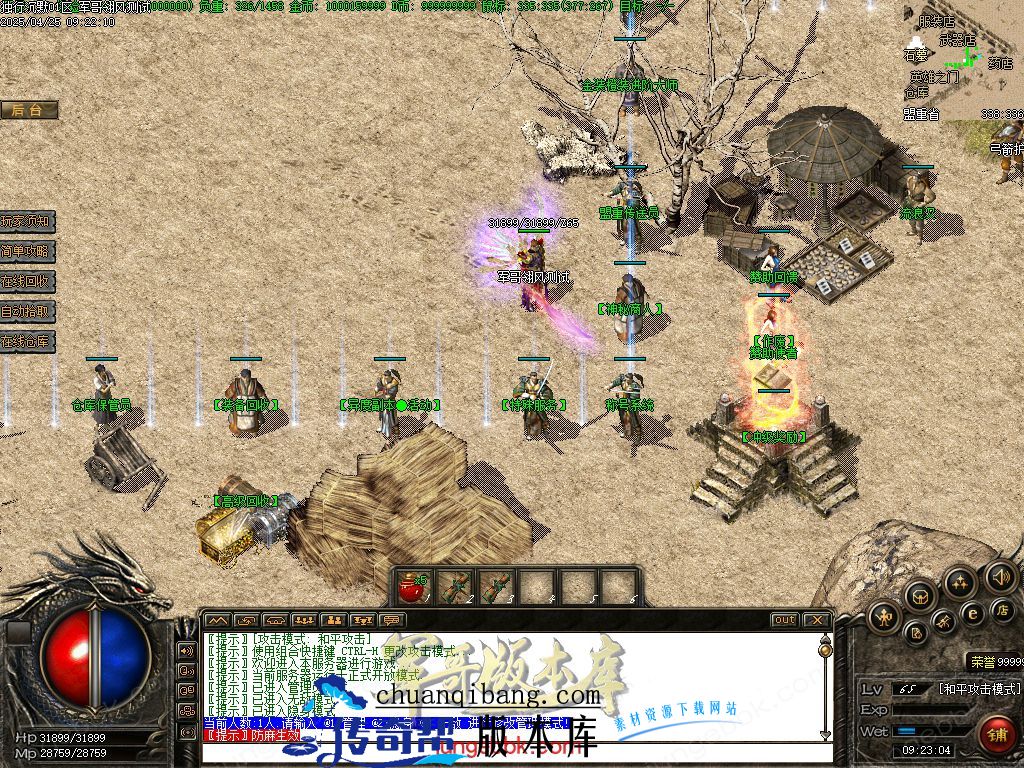Click the minimap in the corner
This screenshot has width=1024, height=768.
962,60
